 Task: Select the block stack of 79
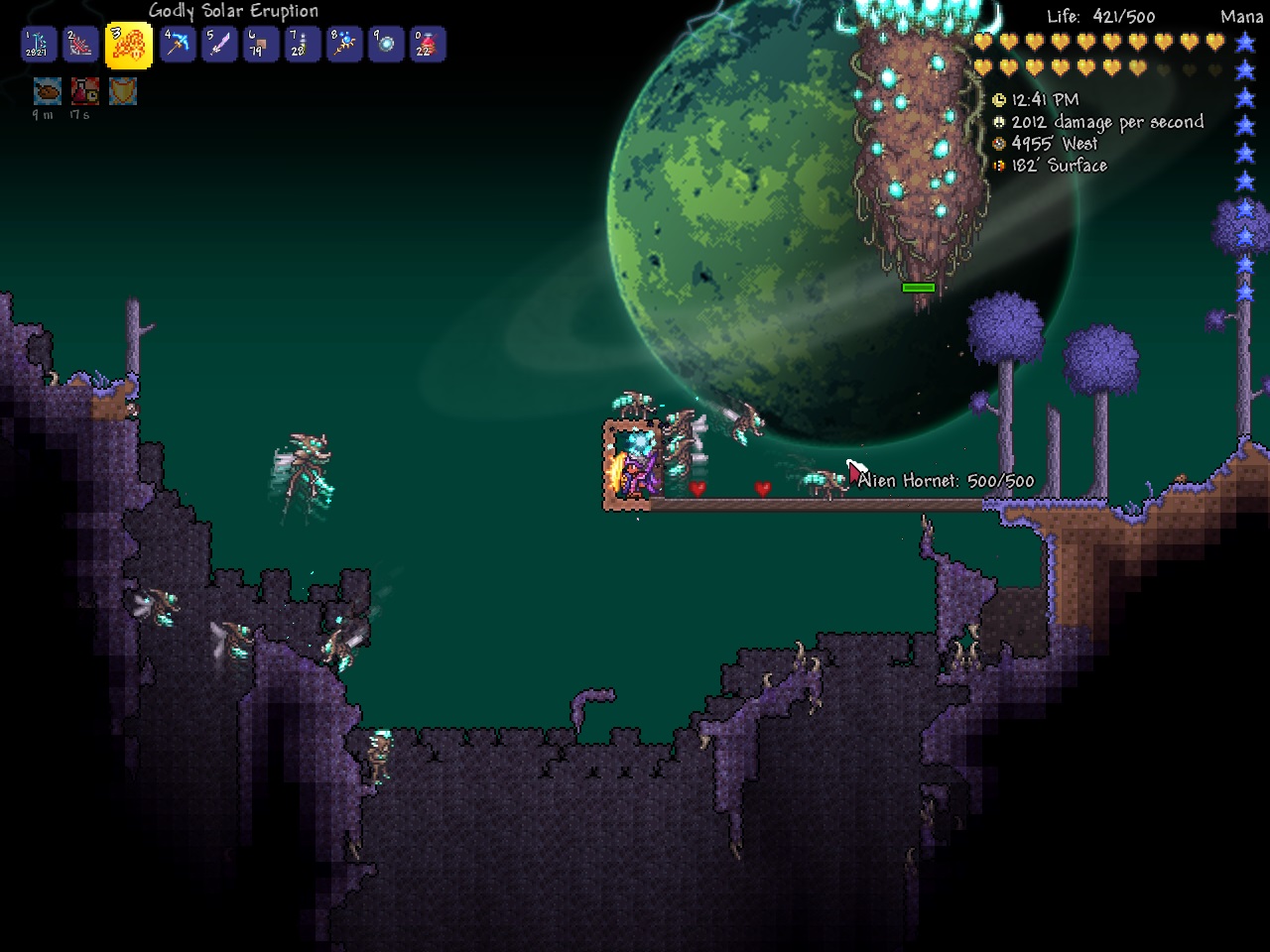[261, 45]
